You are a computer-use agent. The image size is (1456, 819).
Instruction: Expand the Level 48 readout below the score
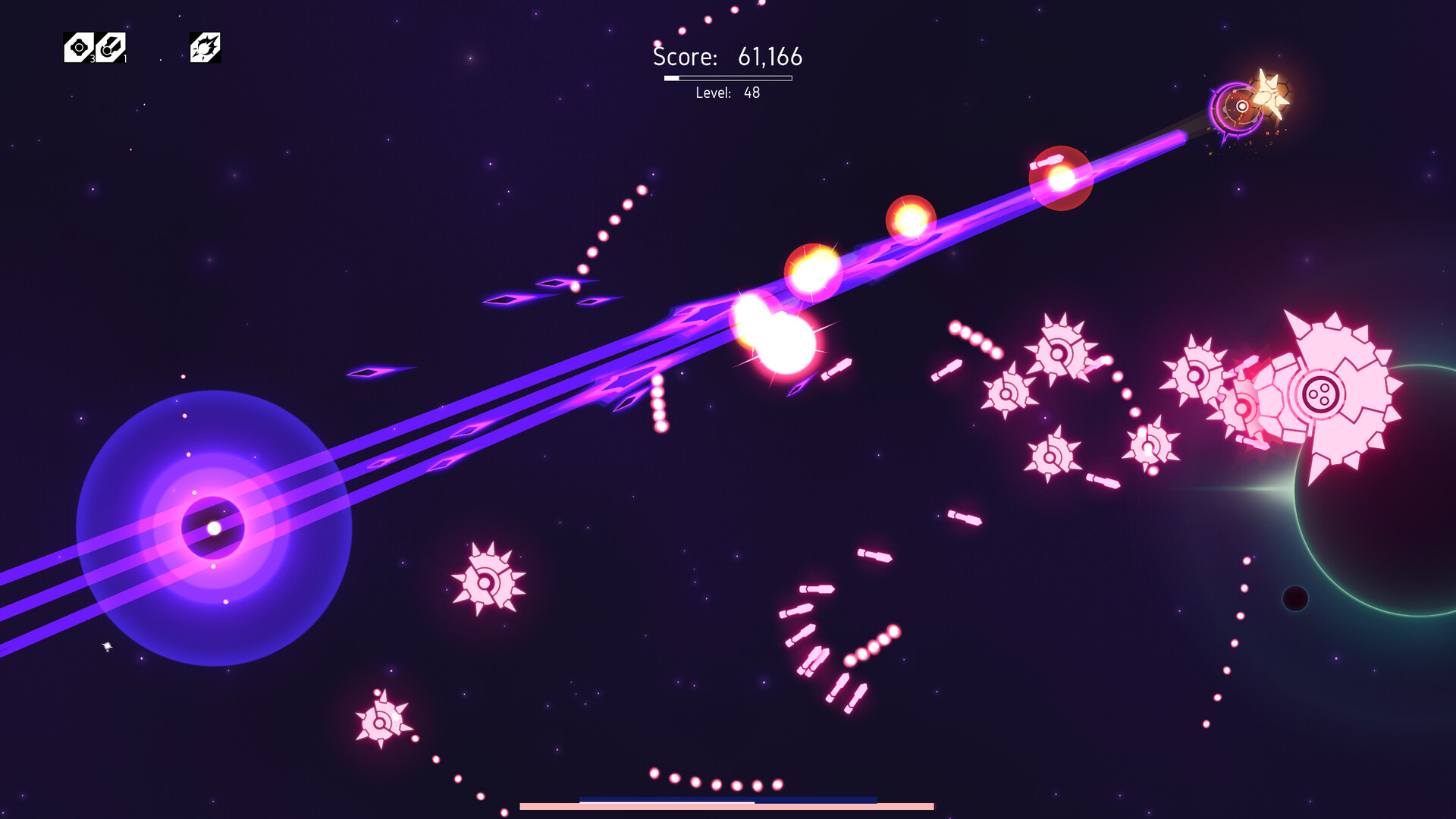click(x=728, y=94)
